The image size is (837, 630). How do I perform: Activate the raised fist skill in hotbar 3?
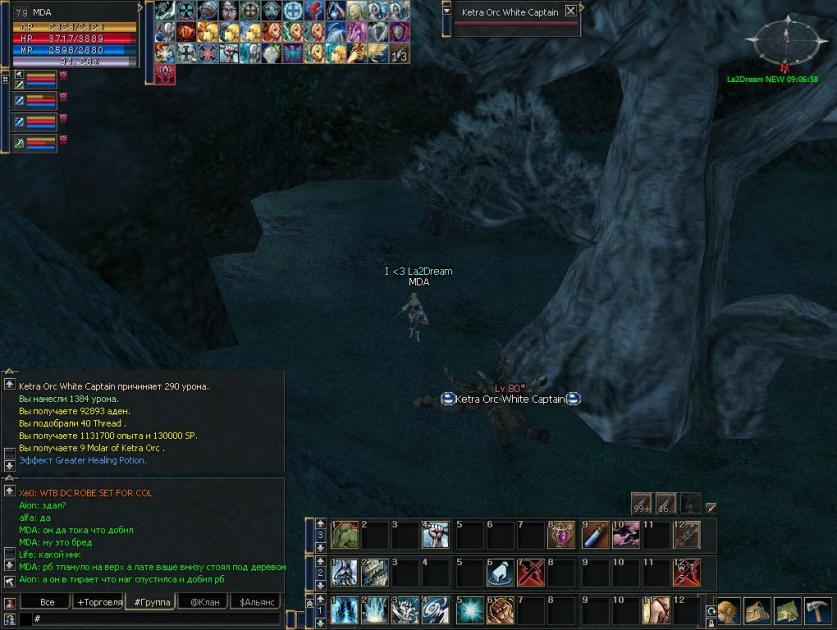coord(436,535)
